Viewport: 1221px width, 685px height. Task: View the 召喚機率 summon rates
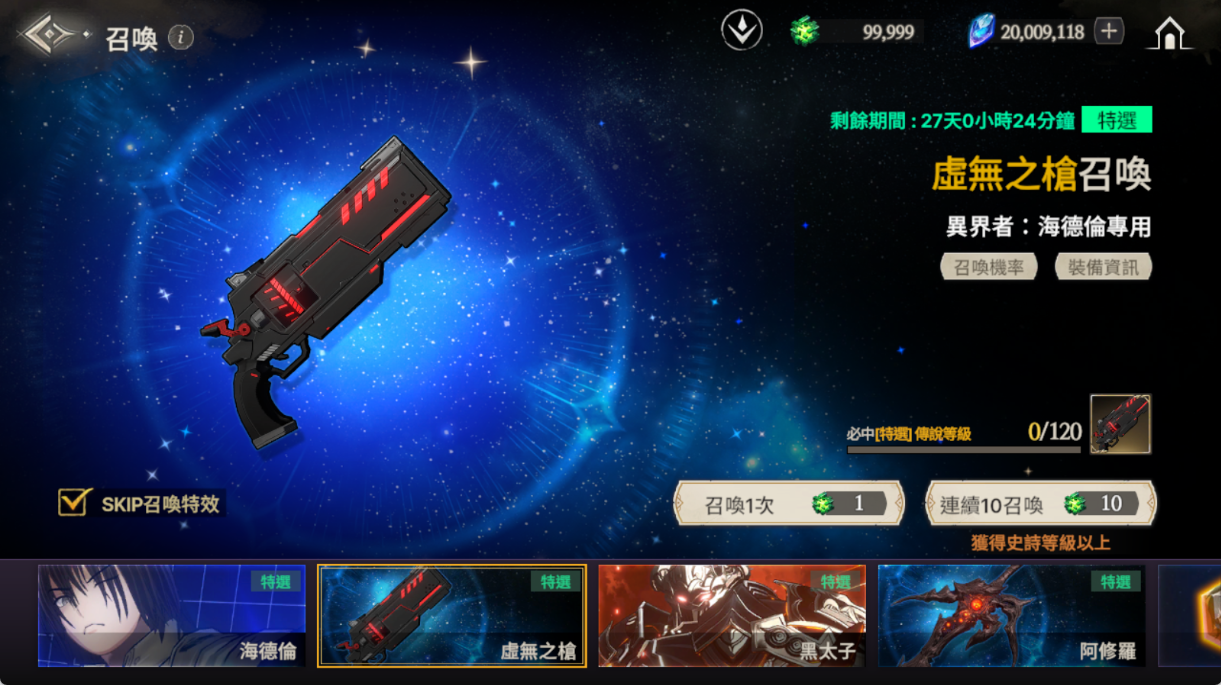point(988,267)
